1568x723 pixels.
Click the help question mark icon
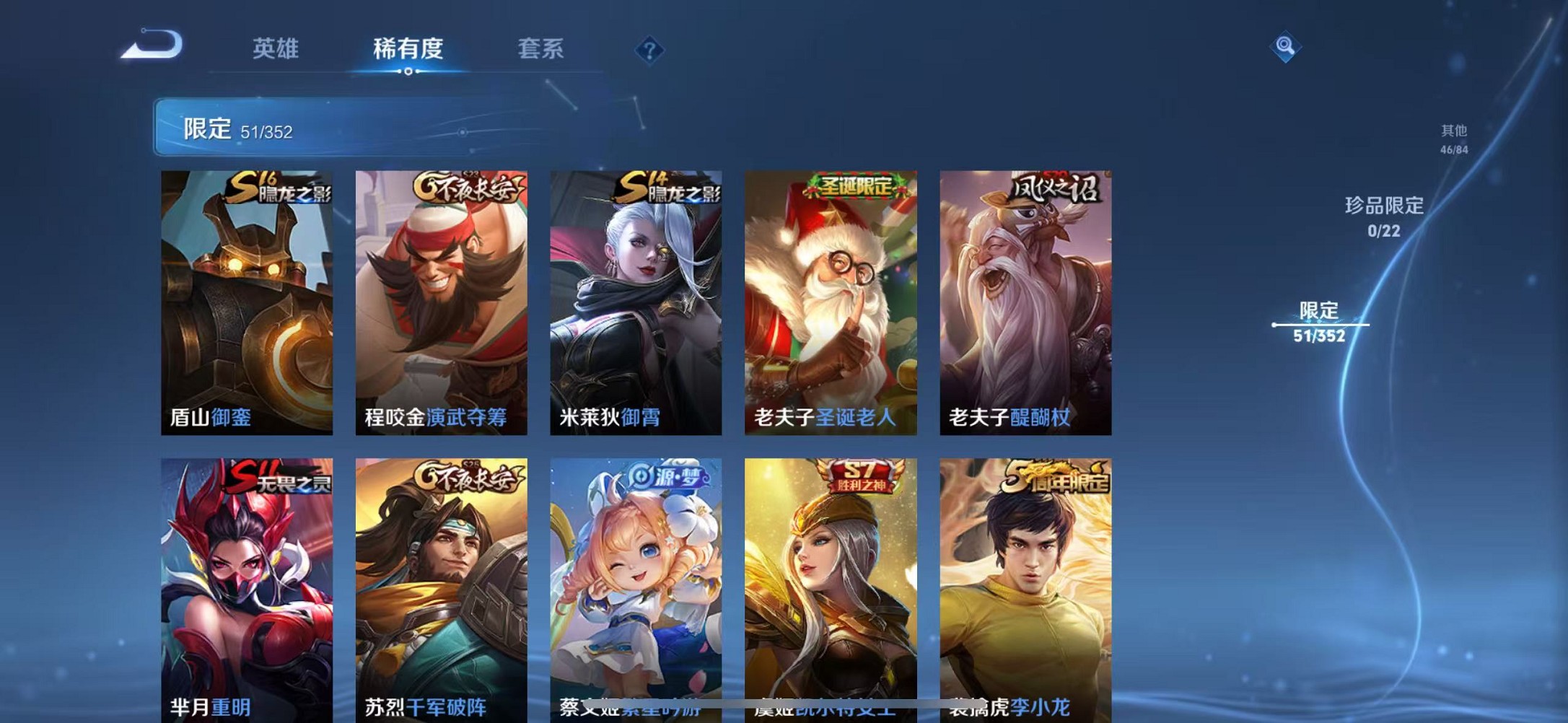tap(648, 49)
